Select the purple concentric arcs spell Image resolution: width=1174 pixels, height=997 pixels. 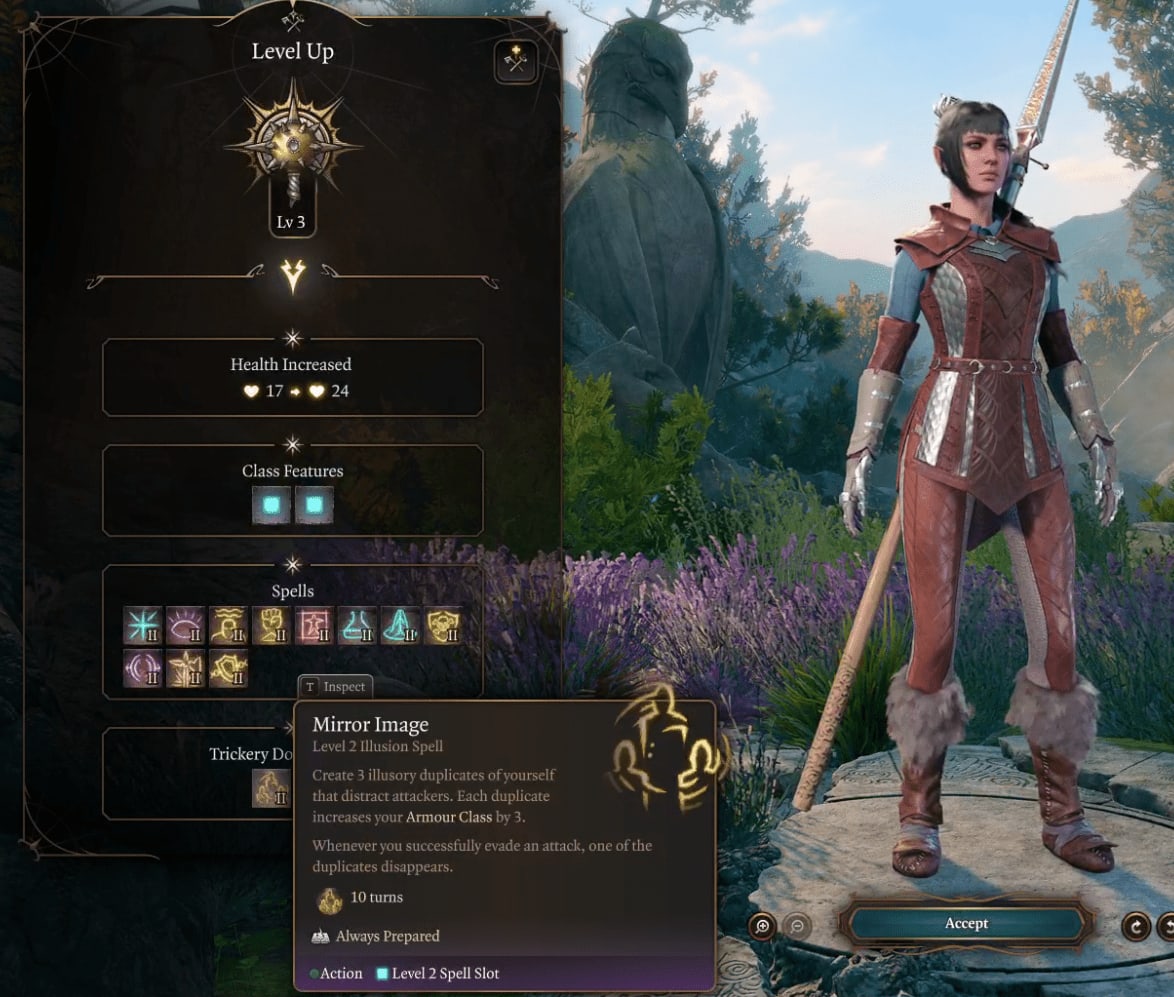[x=143, y=668]
